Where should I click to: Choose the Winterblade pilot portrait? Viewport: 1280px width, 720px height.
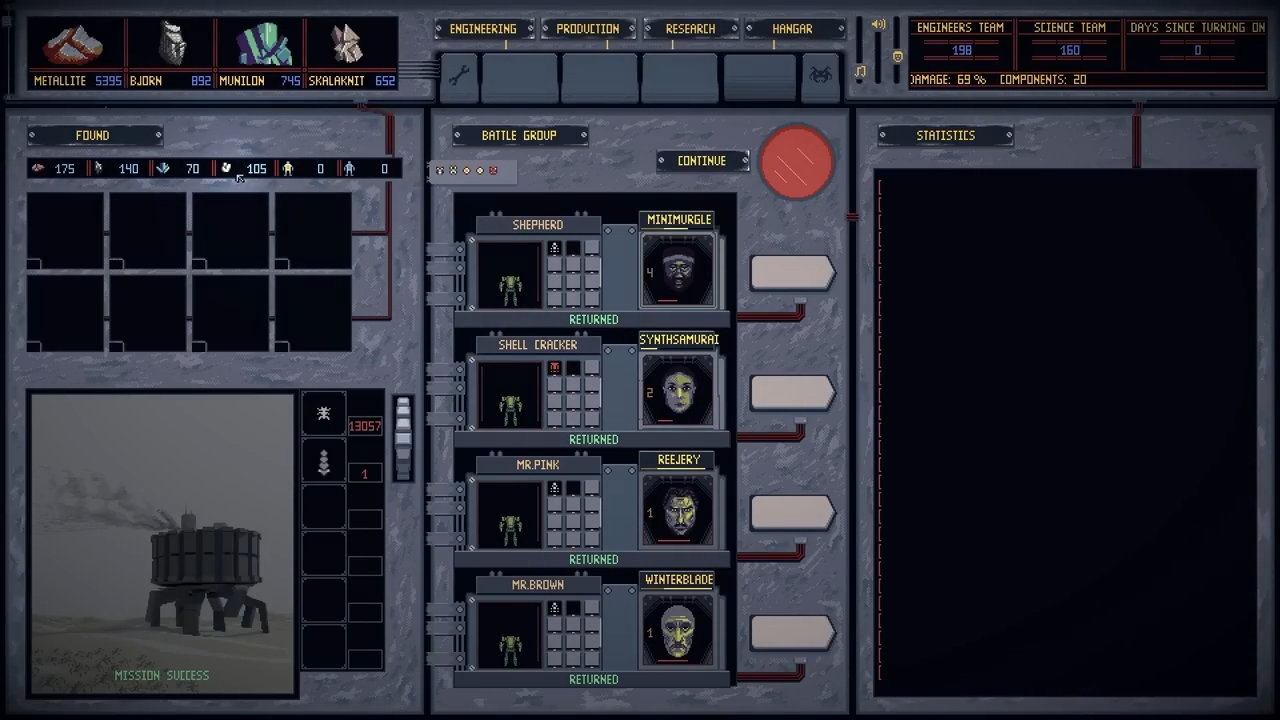pos(678,630)
